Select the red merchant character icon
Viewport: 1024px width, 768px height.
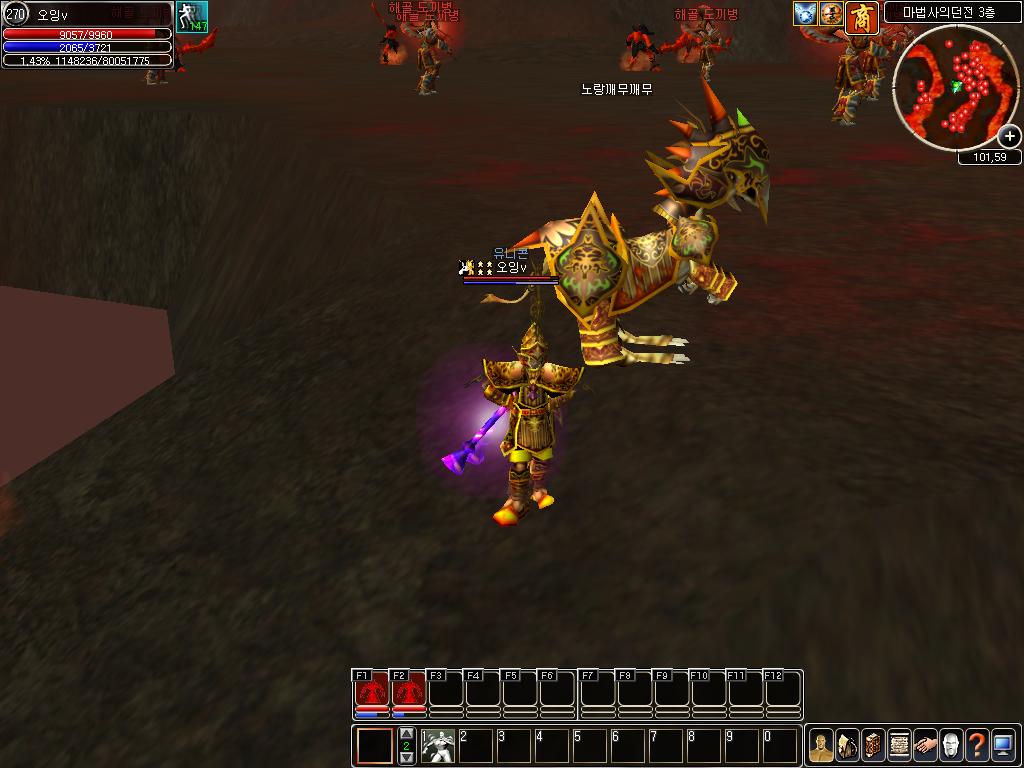click(x=862, y=17)
